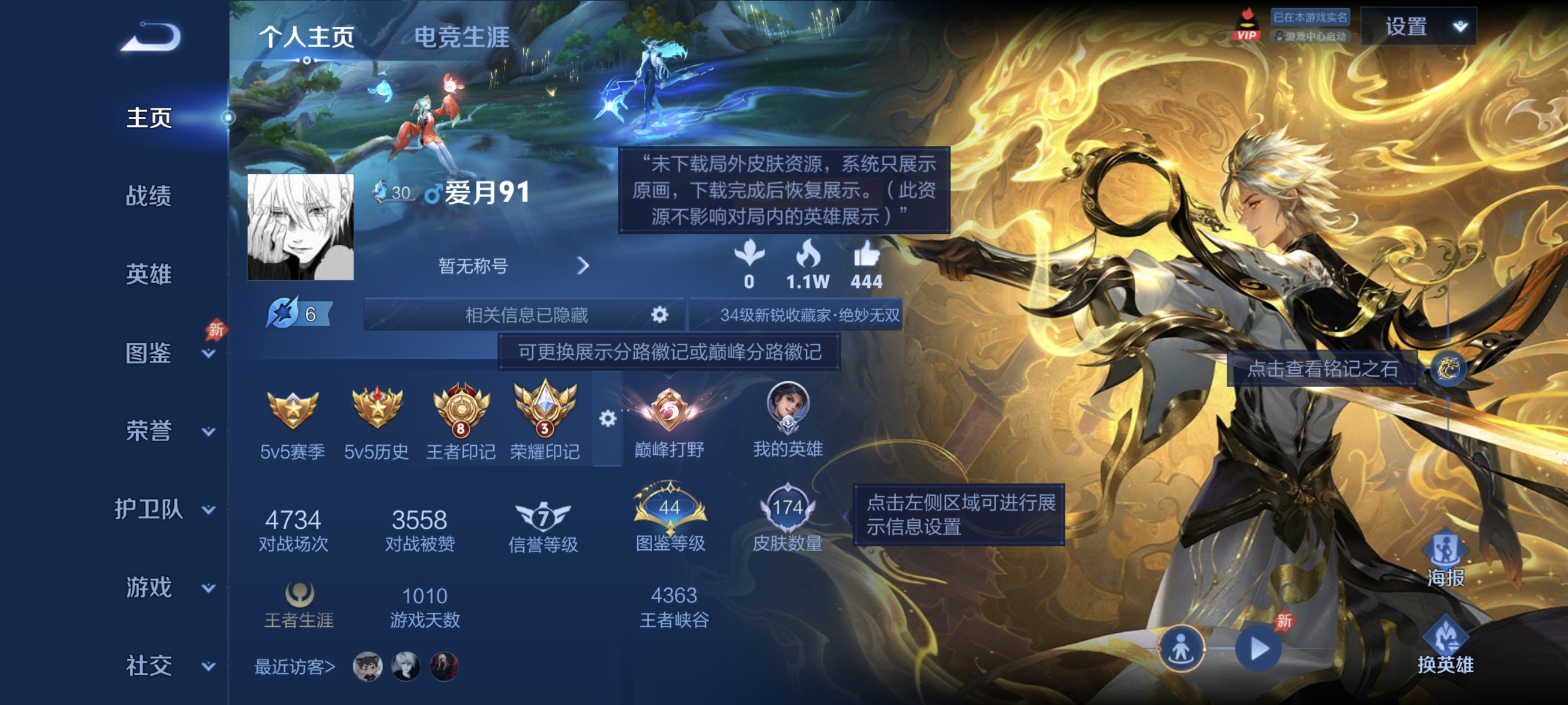View 最近访客 recent visitors list
Screen dimensions: 1568x705
[x=295, y=666]
